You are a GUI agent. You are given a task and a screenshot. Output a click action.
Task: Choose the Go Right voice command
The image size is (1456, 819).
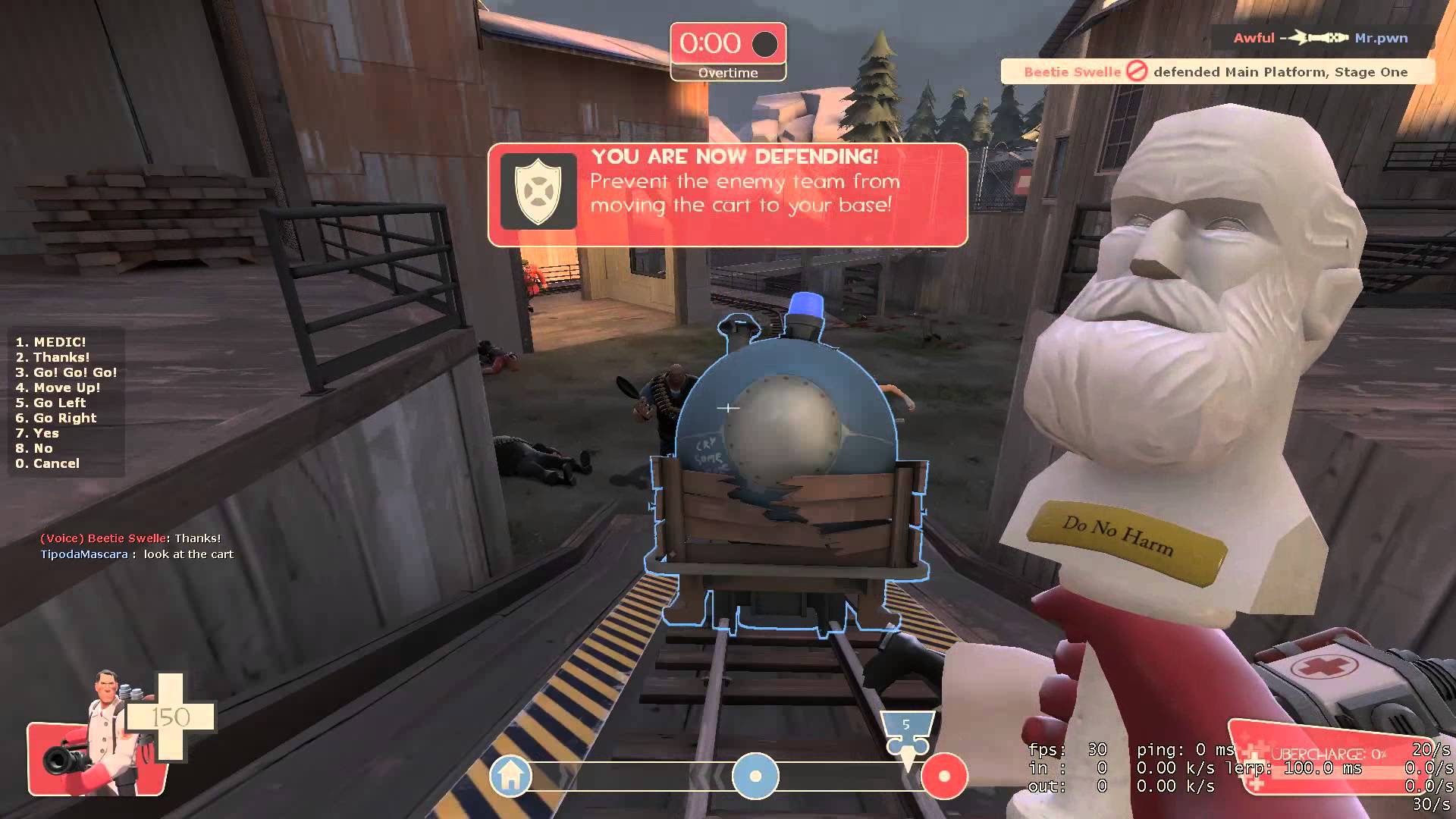(56, 418)
